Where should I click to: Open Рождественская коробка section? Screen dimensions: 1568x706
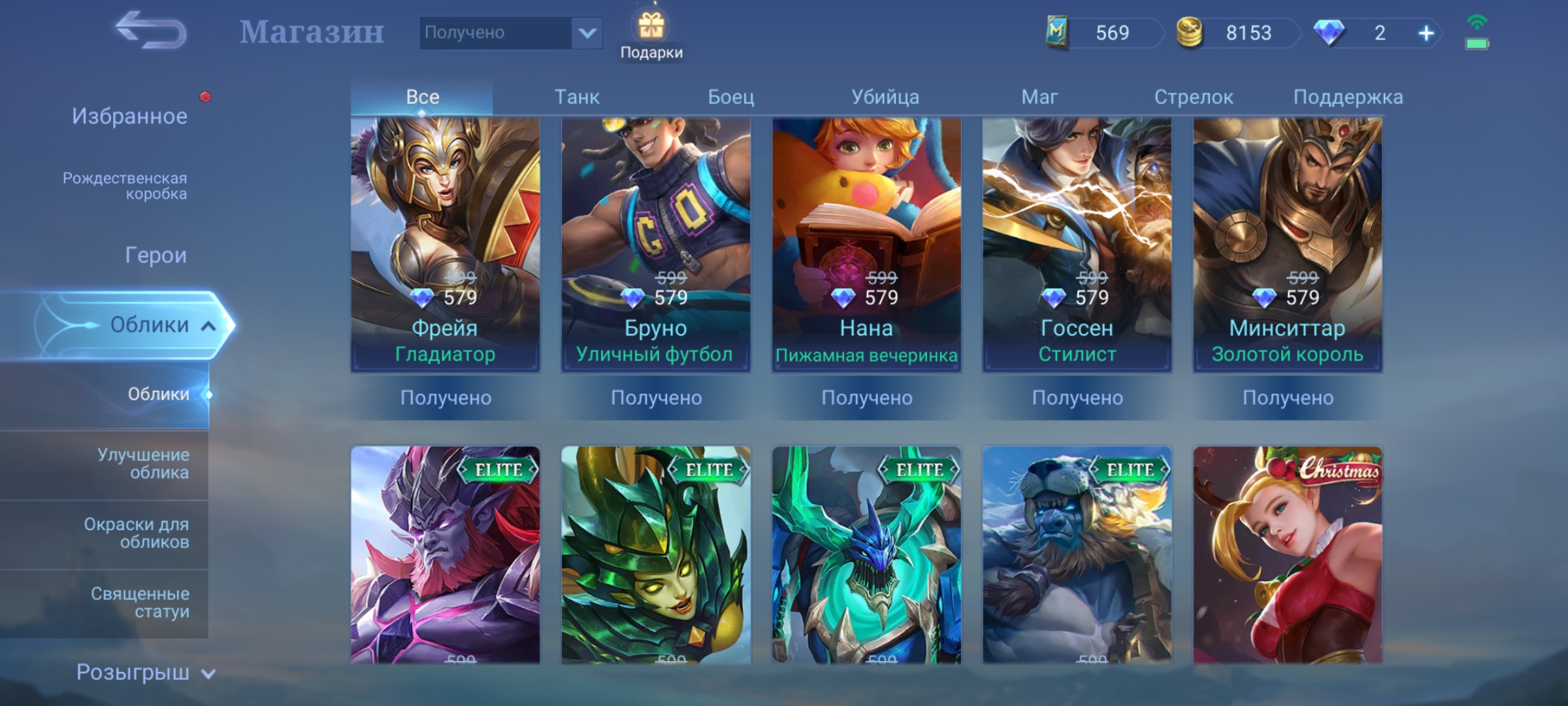(x=125, y=186)
